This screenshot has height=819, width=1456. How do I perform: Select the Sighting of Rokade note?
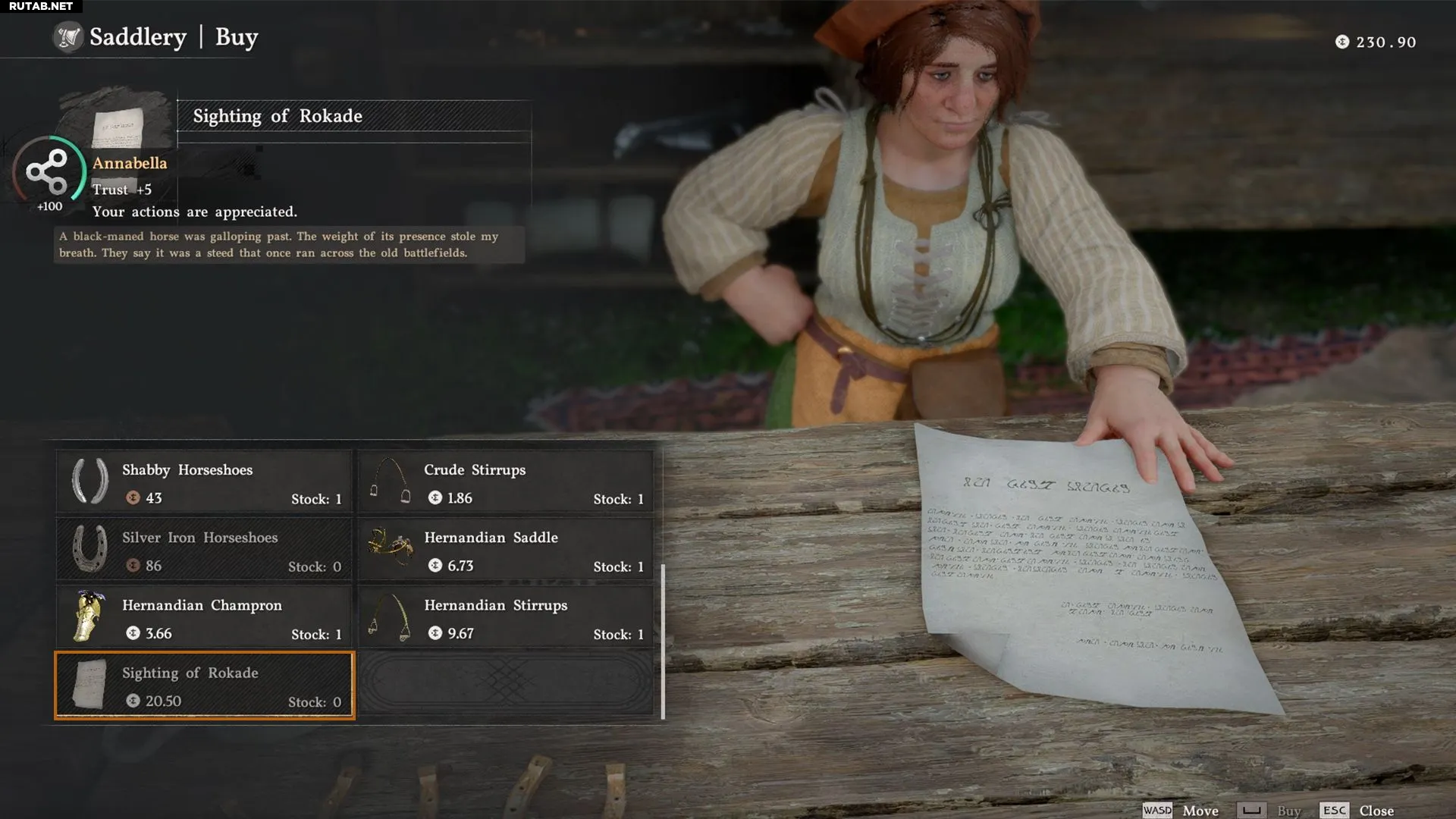pos(204,686)
